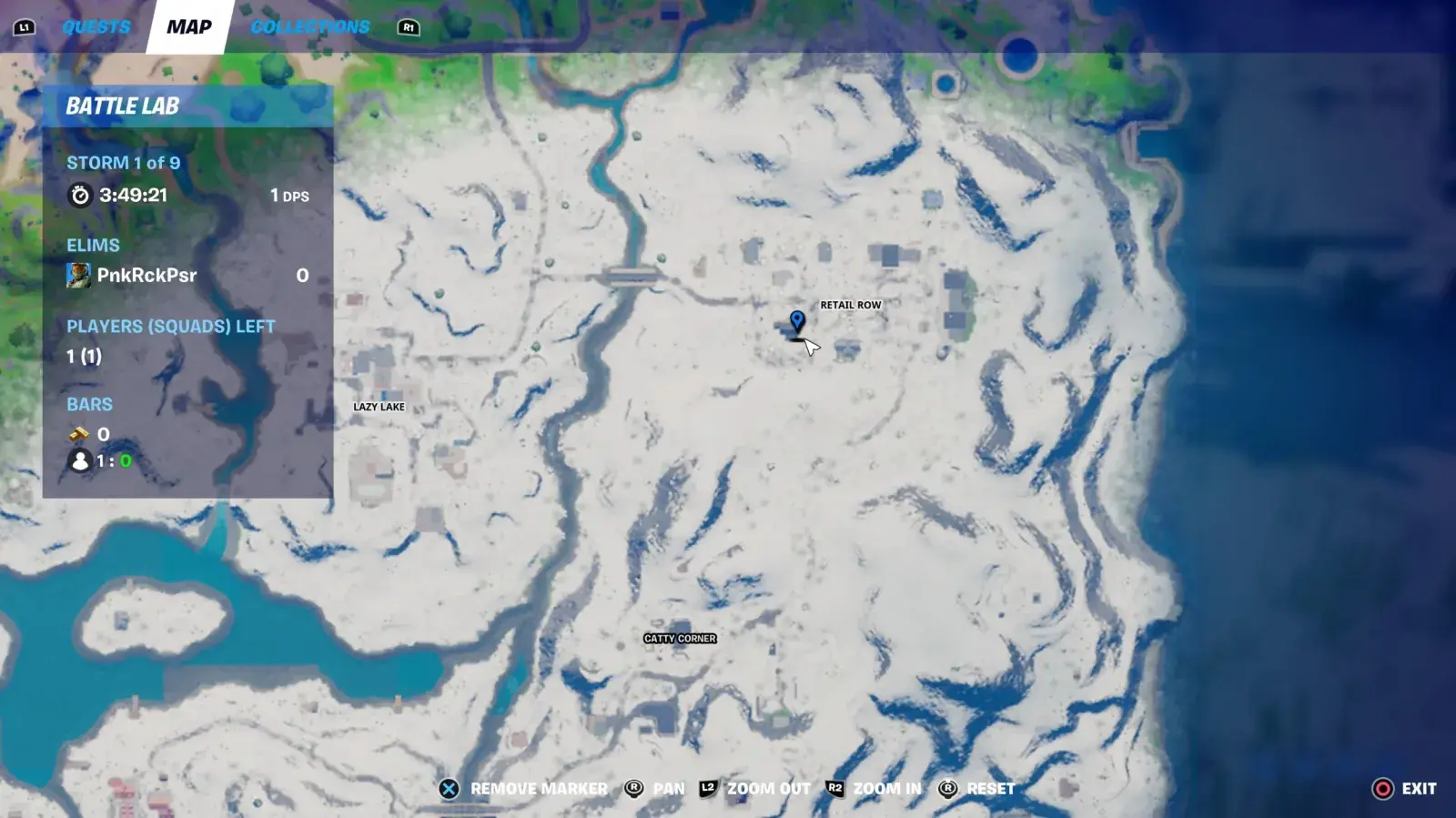Click the Catty Corner location label
The width and height of the screenshot is (1456, 818).
(x=679, y=639)
